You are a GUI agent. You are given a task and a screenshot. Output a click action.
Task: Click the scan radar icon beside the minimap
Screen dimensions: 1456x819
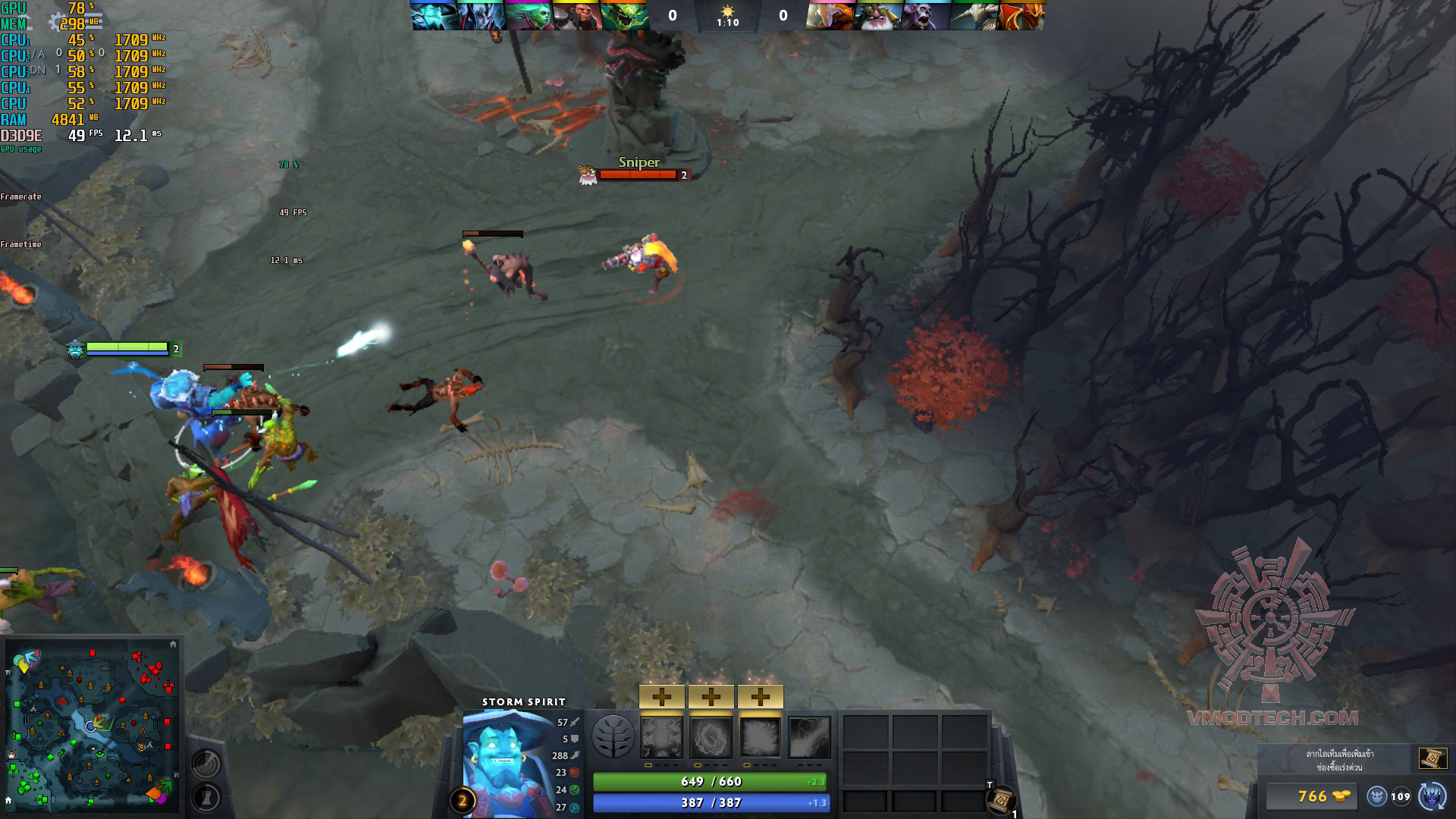click(206, 762)
